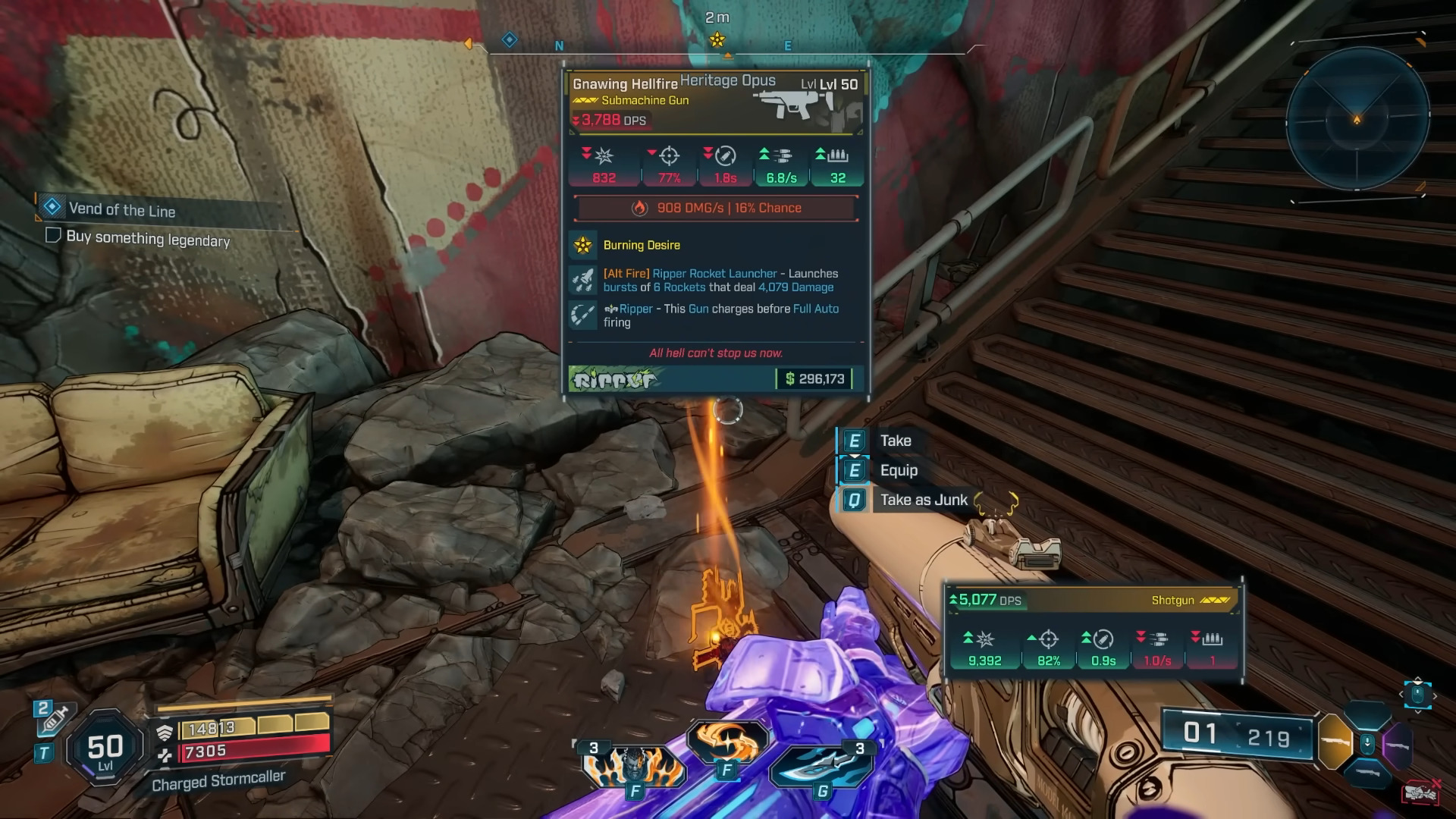
Task: Select the Burning Desire perk row
Action: (x=641, y=245)
